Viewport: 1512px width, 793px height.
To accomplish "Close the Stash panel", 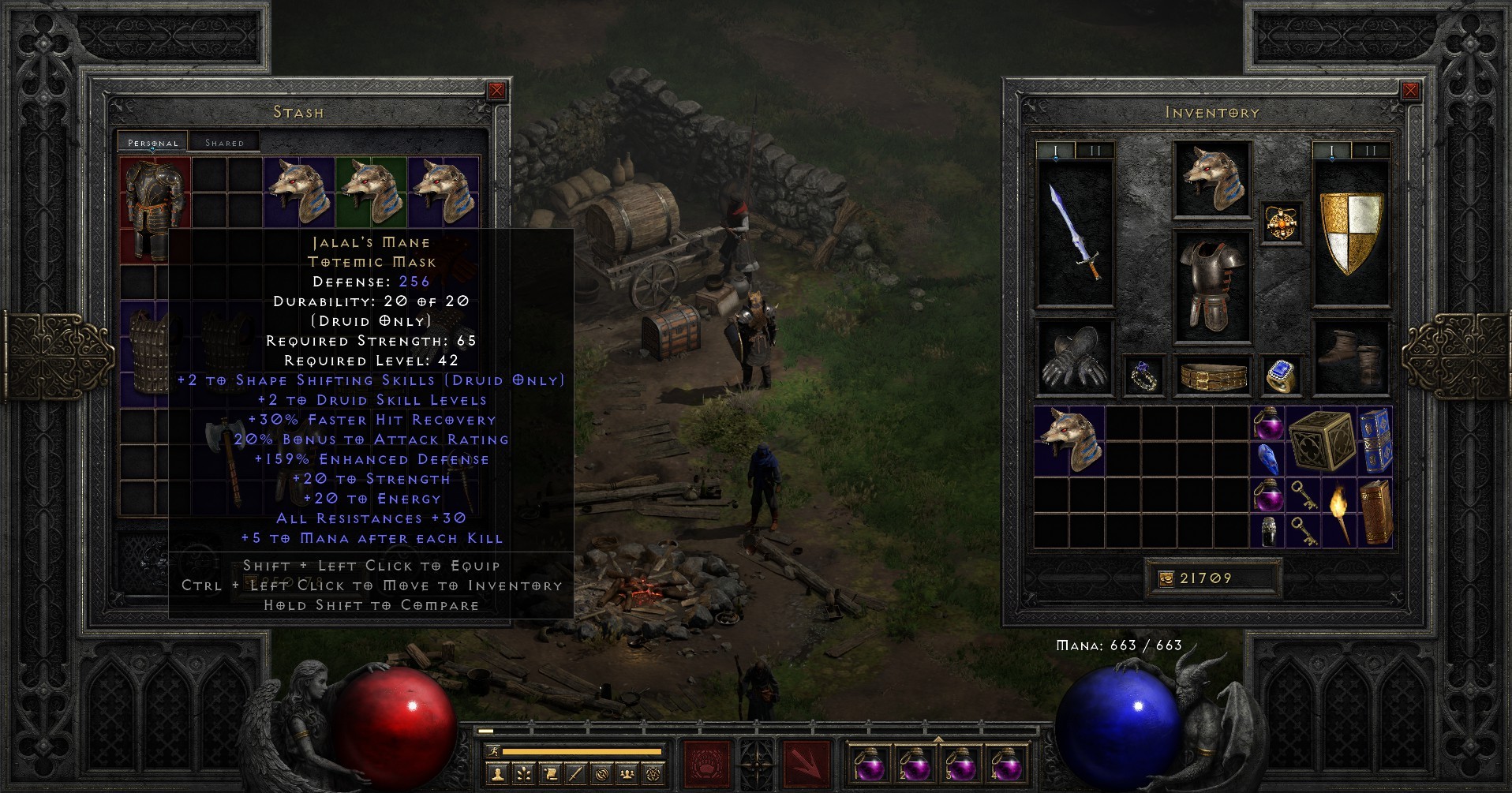I will pyautogui.click(x=496, y=90).
